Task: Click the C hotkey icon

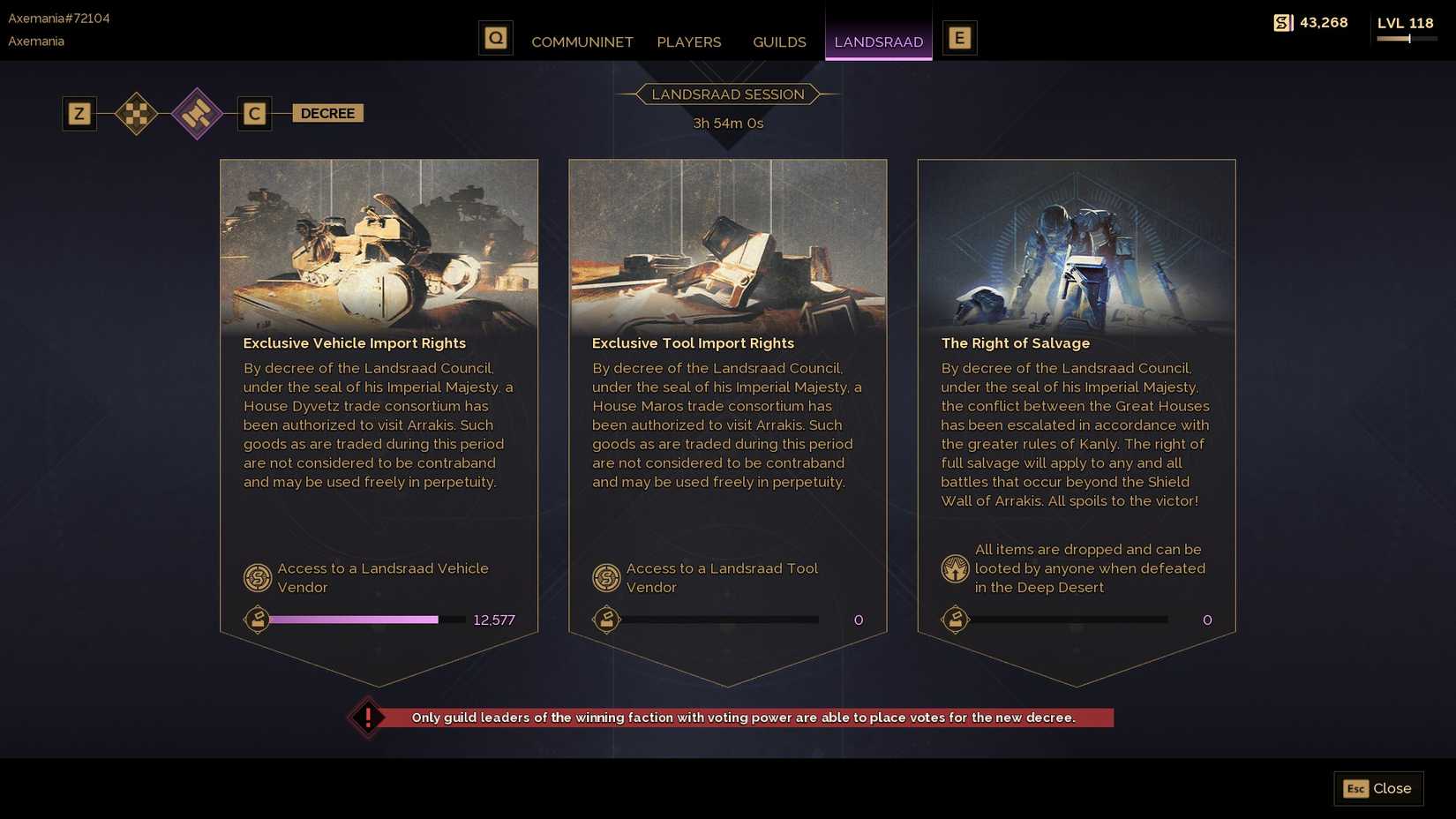Action: pyautogui.click(x=254, y=113)
